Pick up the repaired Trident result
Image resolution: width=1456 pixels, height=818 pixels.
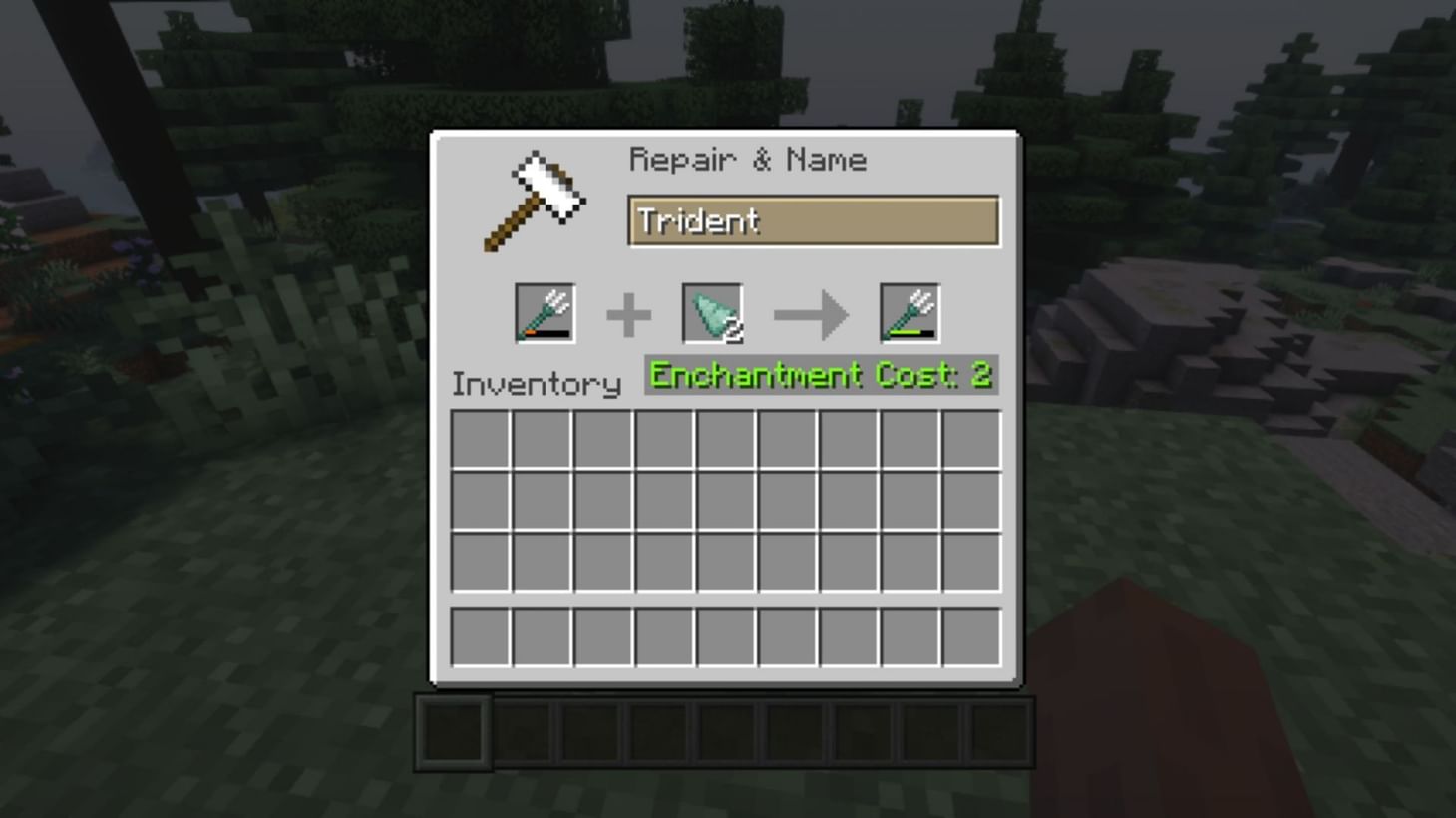coord(910,312)
